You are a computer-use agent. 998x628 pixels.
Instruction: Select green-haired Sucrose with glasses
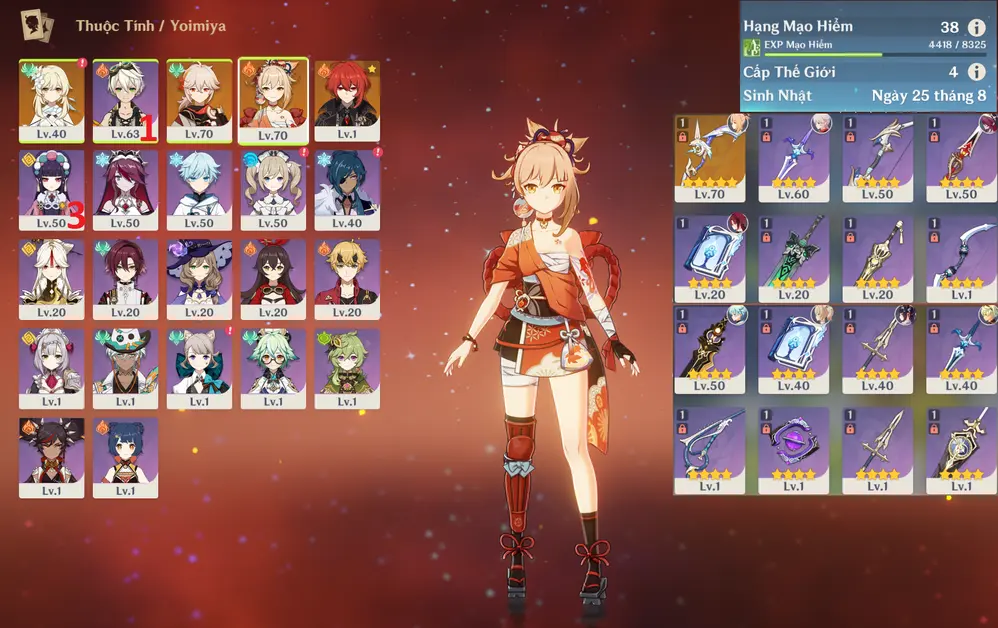[273, 367]
